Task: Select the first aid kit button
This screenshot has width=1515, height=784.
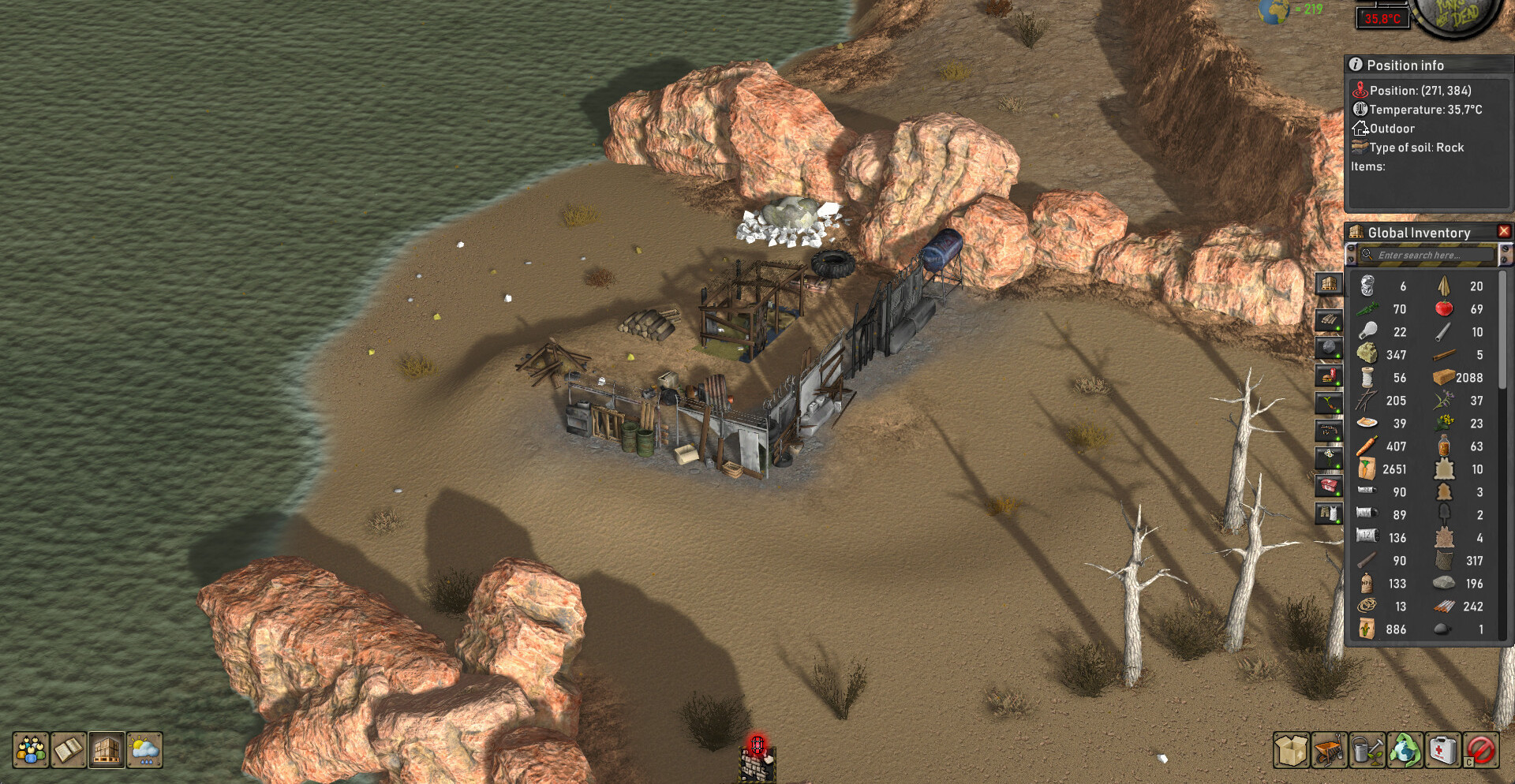Action: 1443,750
